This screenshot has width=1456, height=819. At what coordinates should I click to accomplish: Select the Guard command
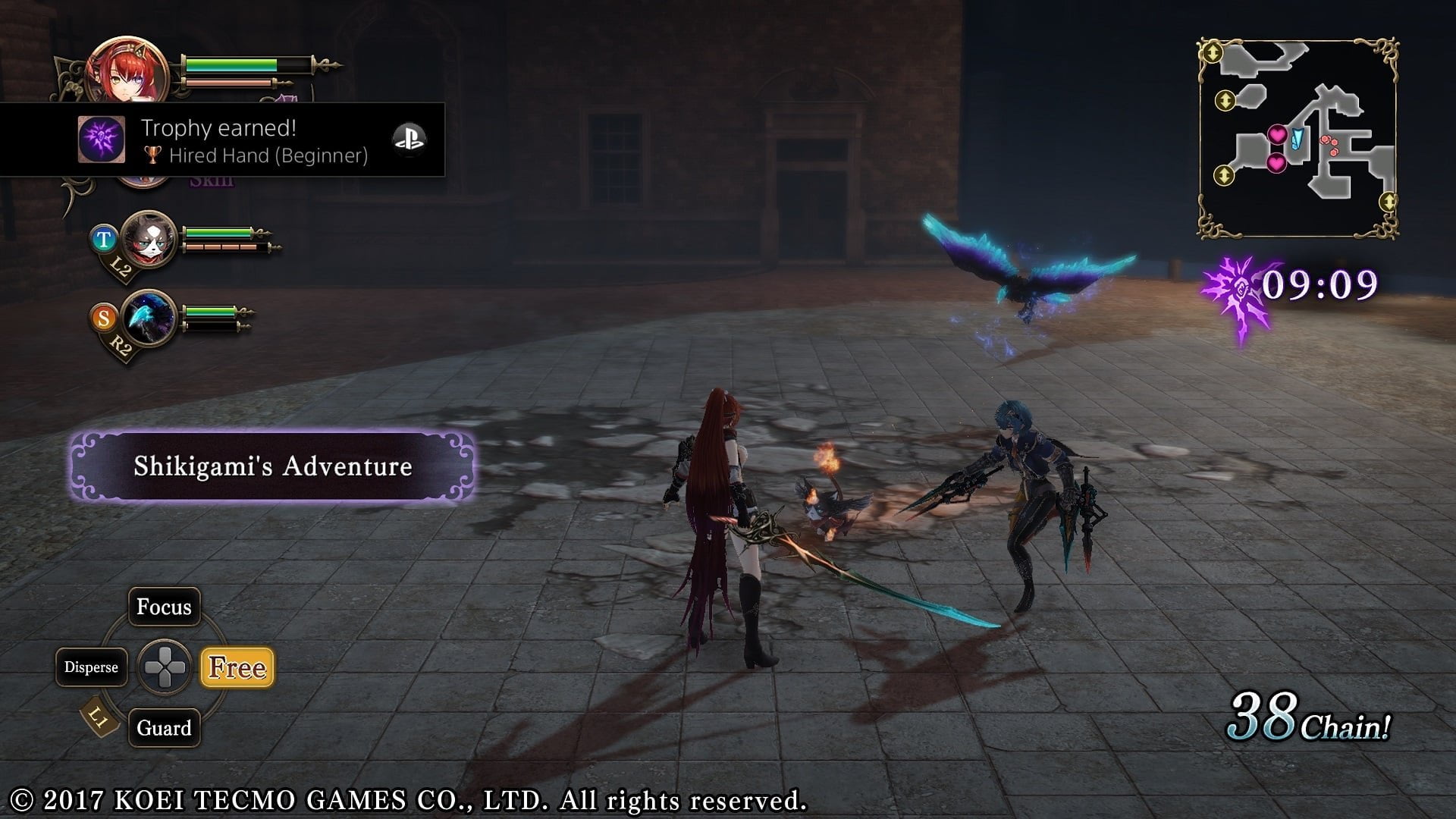click(164, 728)
